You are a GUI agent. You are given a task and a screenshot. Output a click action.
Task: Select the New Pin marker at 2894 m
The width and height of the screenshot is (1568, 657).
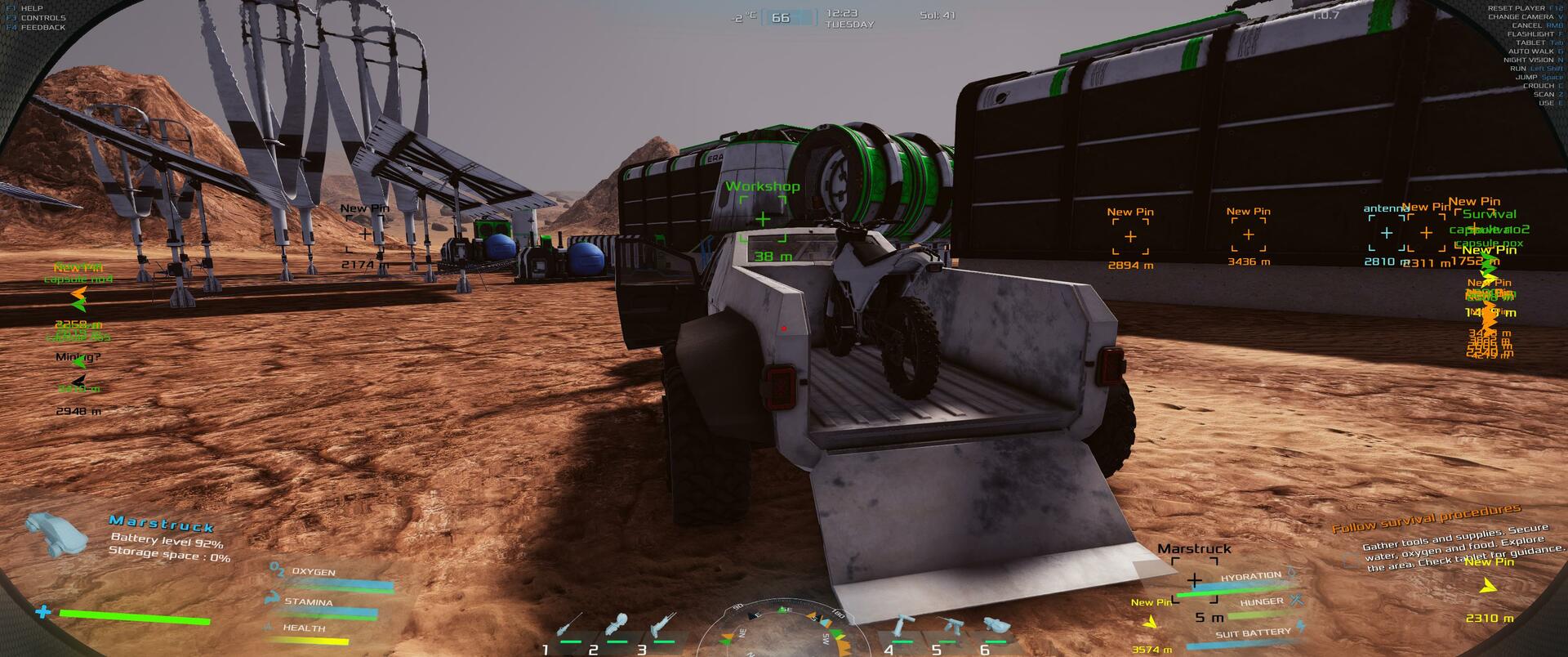coord(1130,237)
